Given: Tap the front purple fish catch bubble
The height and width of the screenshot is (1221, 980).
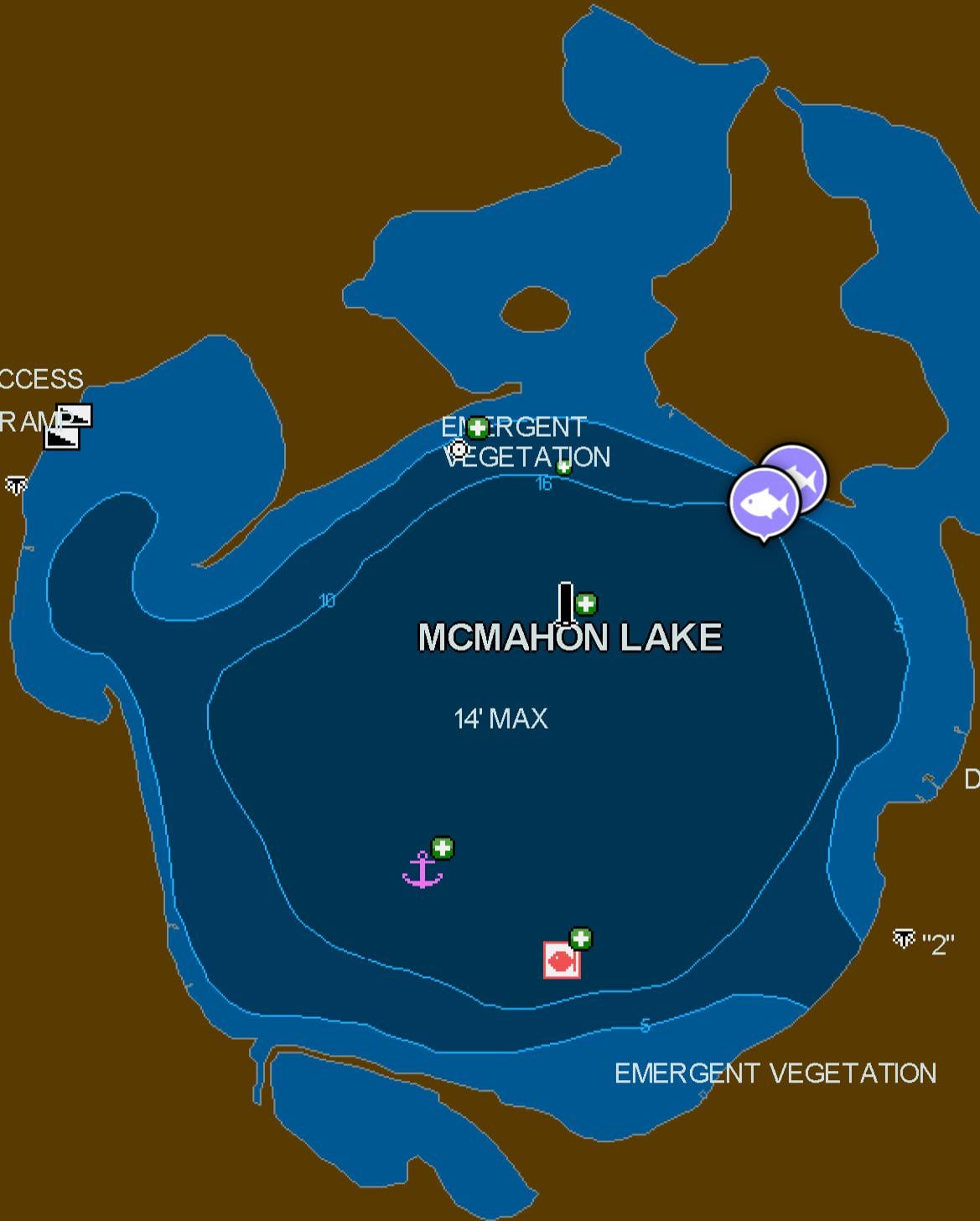Looking at the screenshot, I should pos(764,503).
